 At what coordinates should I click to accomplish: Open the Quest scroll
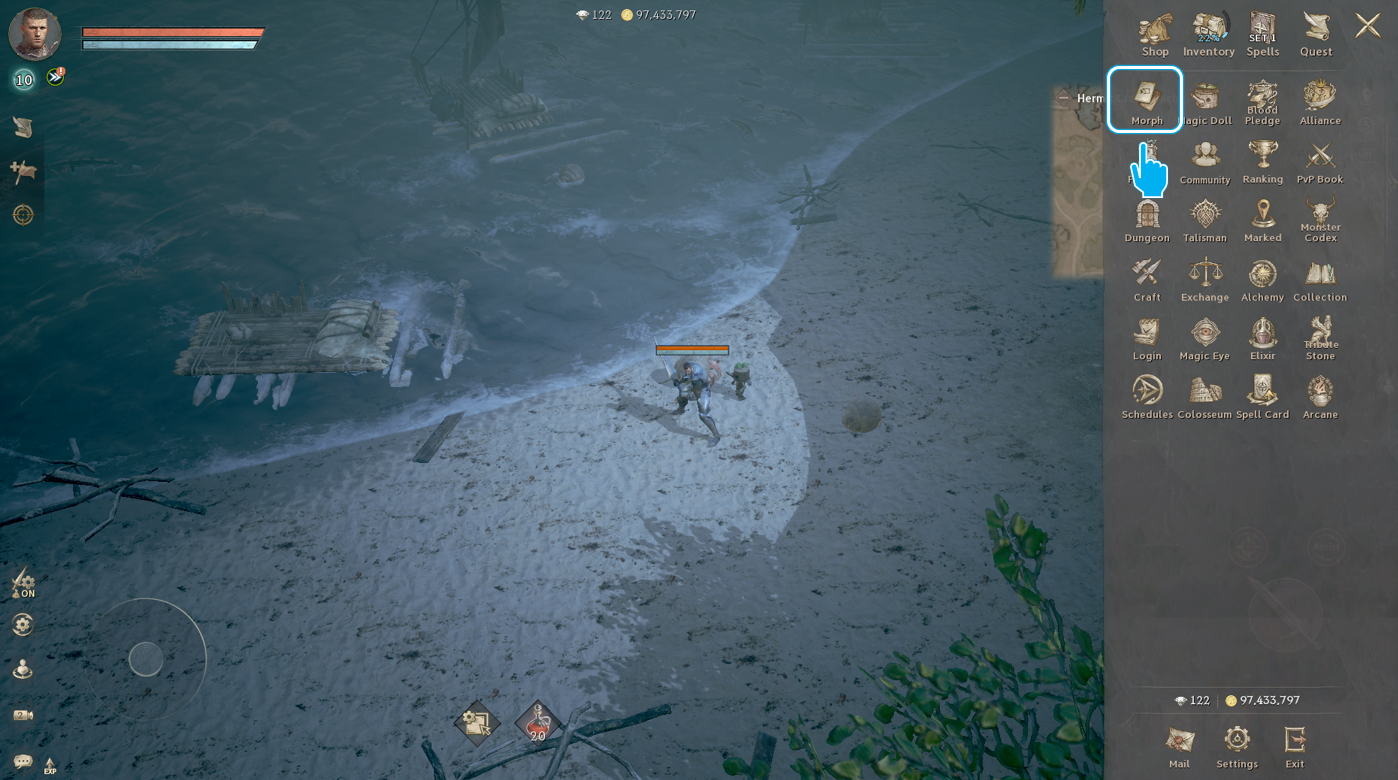coord(1316,33)
